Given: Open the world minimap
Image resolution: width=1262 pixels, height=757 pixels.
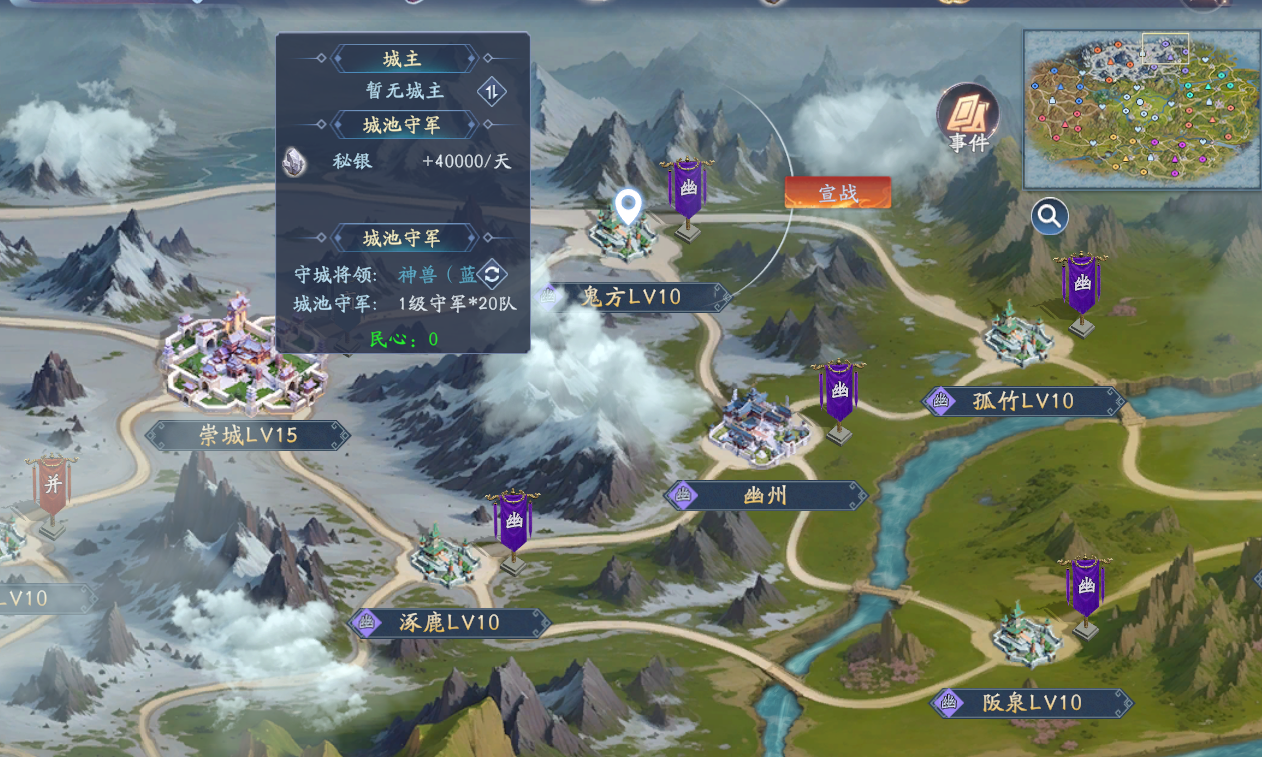Looking at the screenshot, I should coord(1141,109).
